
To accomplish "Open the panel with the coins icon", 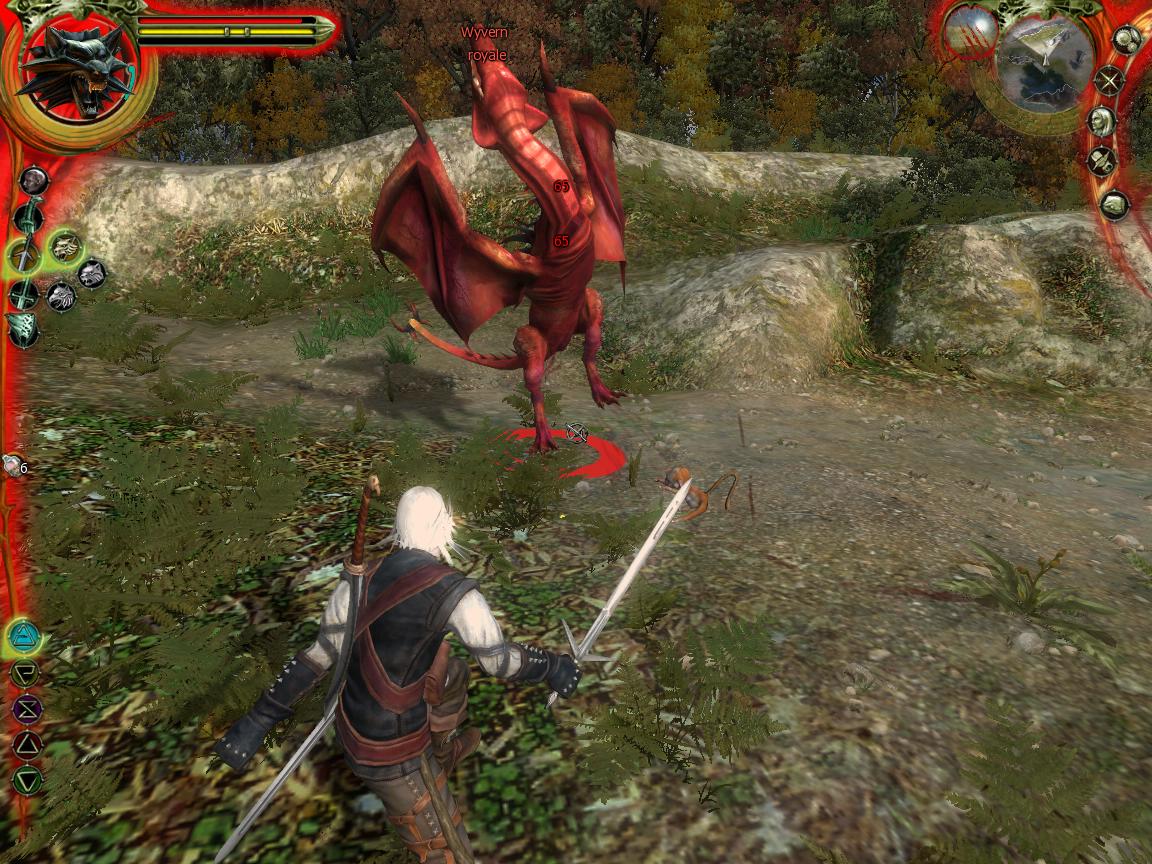I will tap(1127, 41).
